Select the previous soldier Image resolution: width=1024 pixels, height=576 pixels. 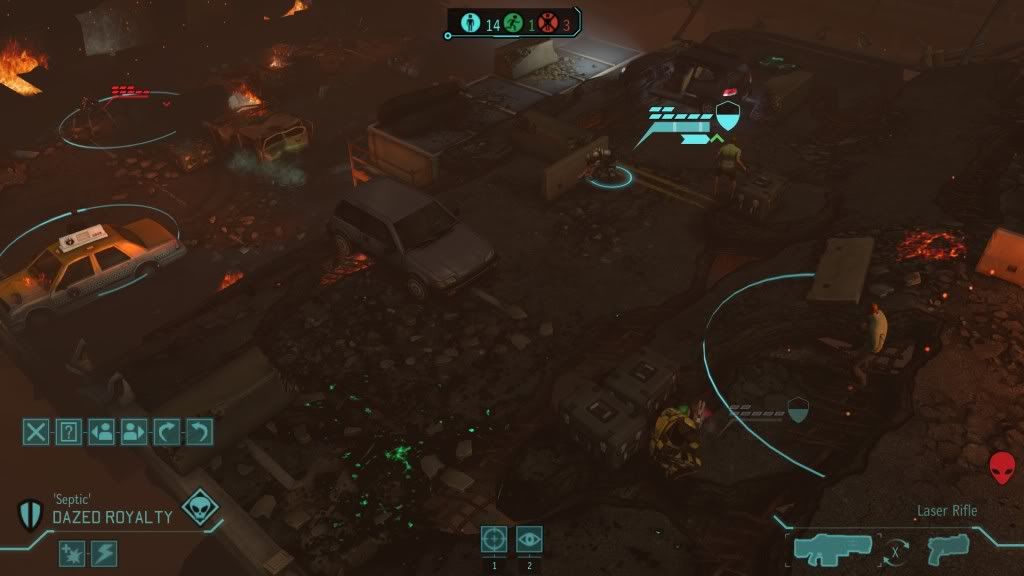tap(101, 432)
